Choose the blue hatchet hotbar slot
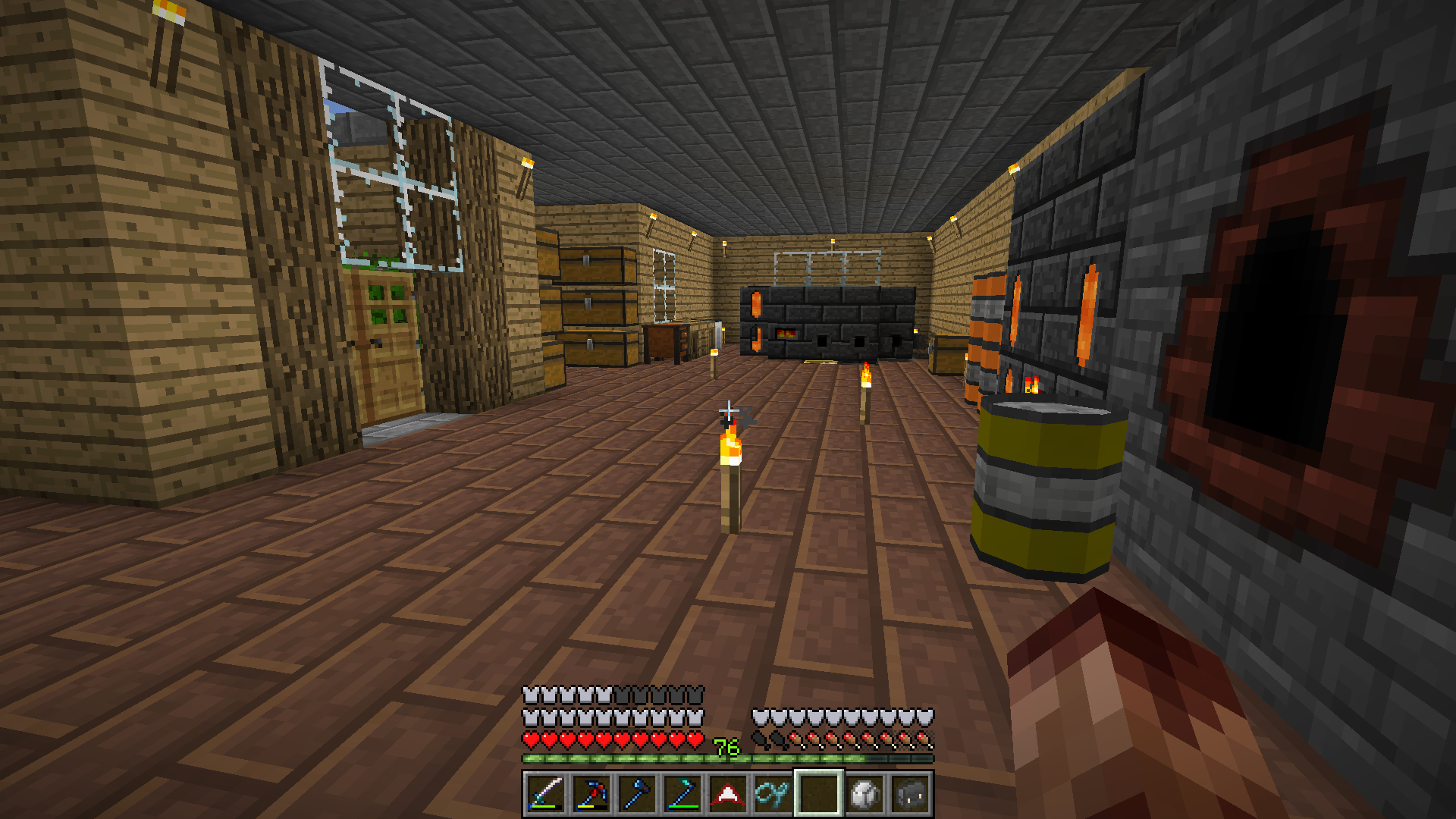Viewport: 1456px width, 819px height. point(637,794)
